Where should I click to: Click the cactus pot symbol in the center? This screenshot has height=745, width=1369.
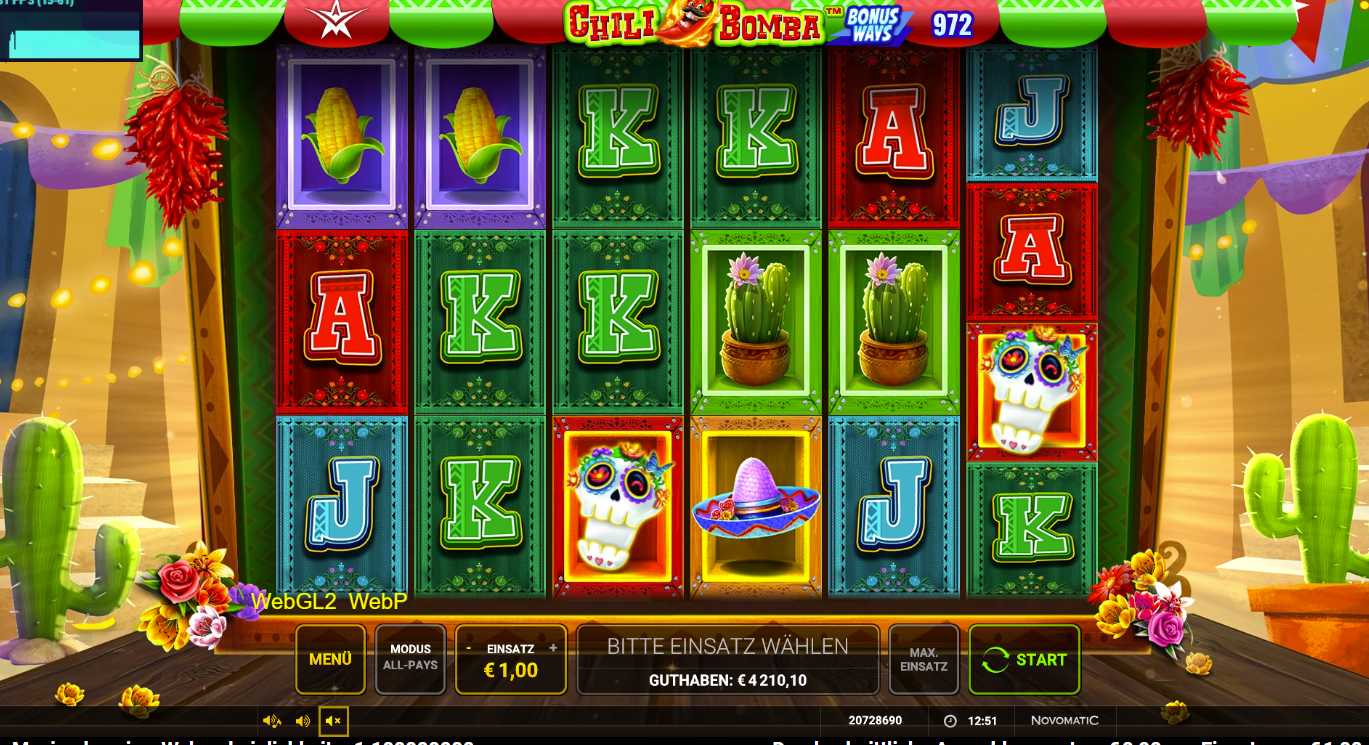pyautogui.click(x=755, y=320)
